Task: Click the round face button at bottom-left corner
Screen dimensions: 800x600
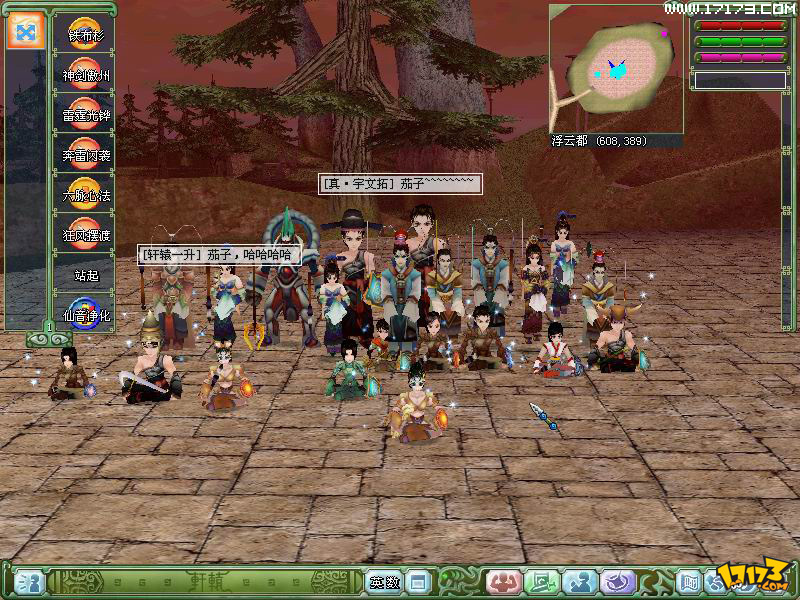Action: 28,582
